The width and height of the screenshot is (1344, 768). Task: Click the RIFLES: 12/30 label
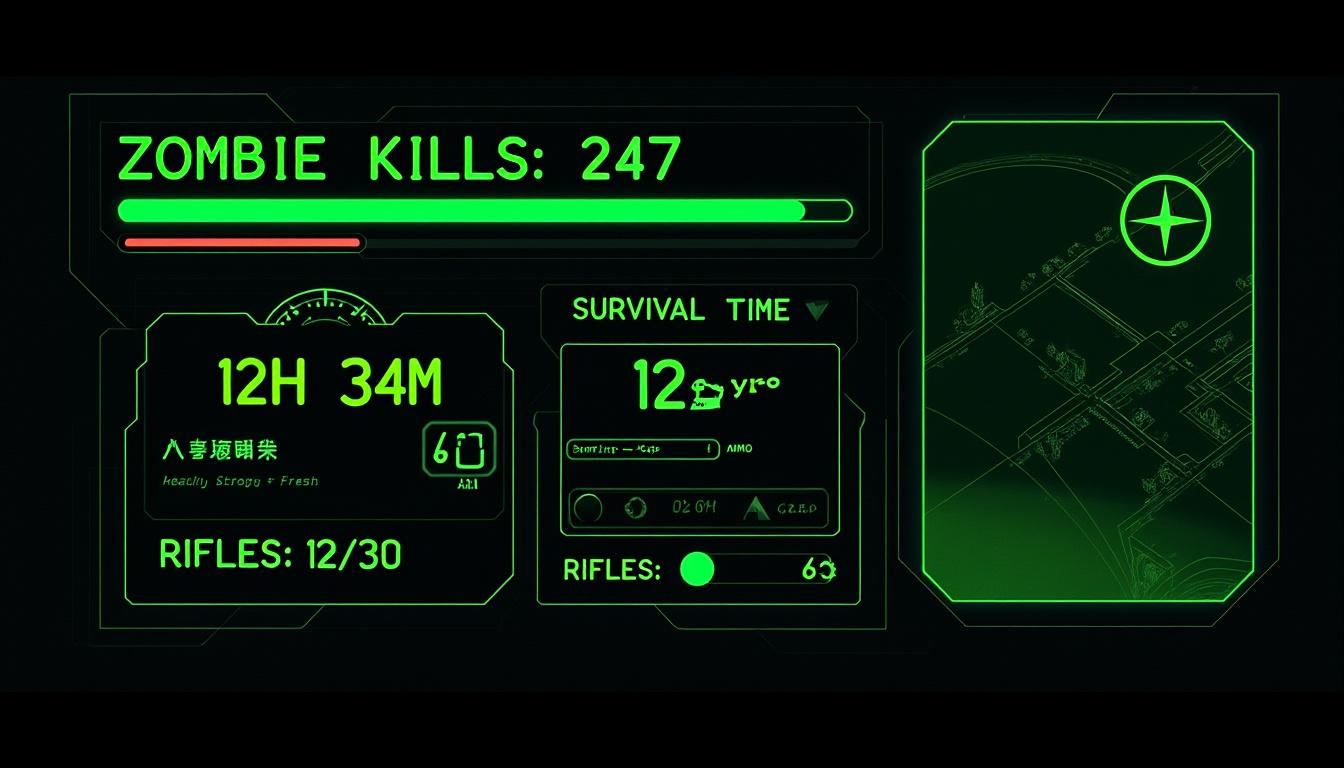(280, 553)
